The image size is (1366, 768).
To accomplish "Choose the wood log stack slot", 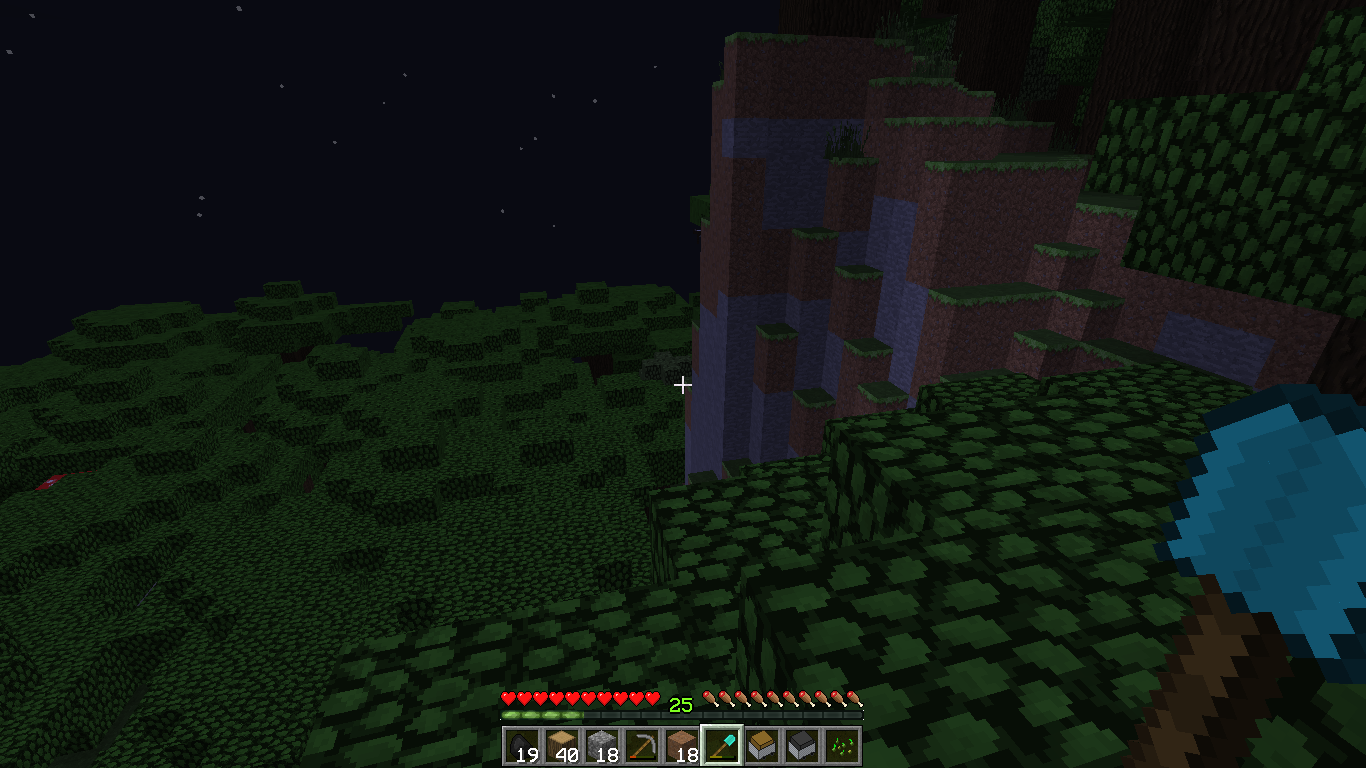I will coord(562,746).
